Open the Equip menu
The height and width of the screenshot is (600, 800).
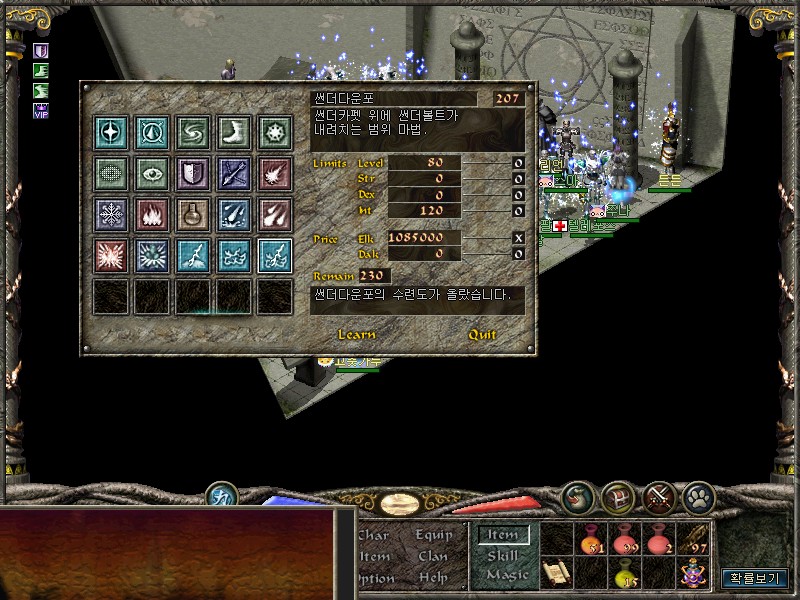point(434,535)
